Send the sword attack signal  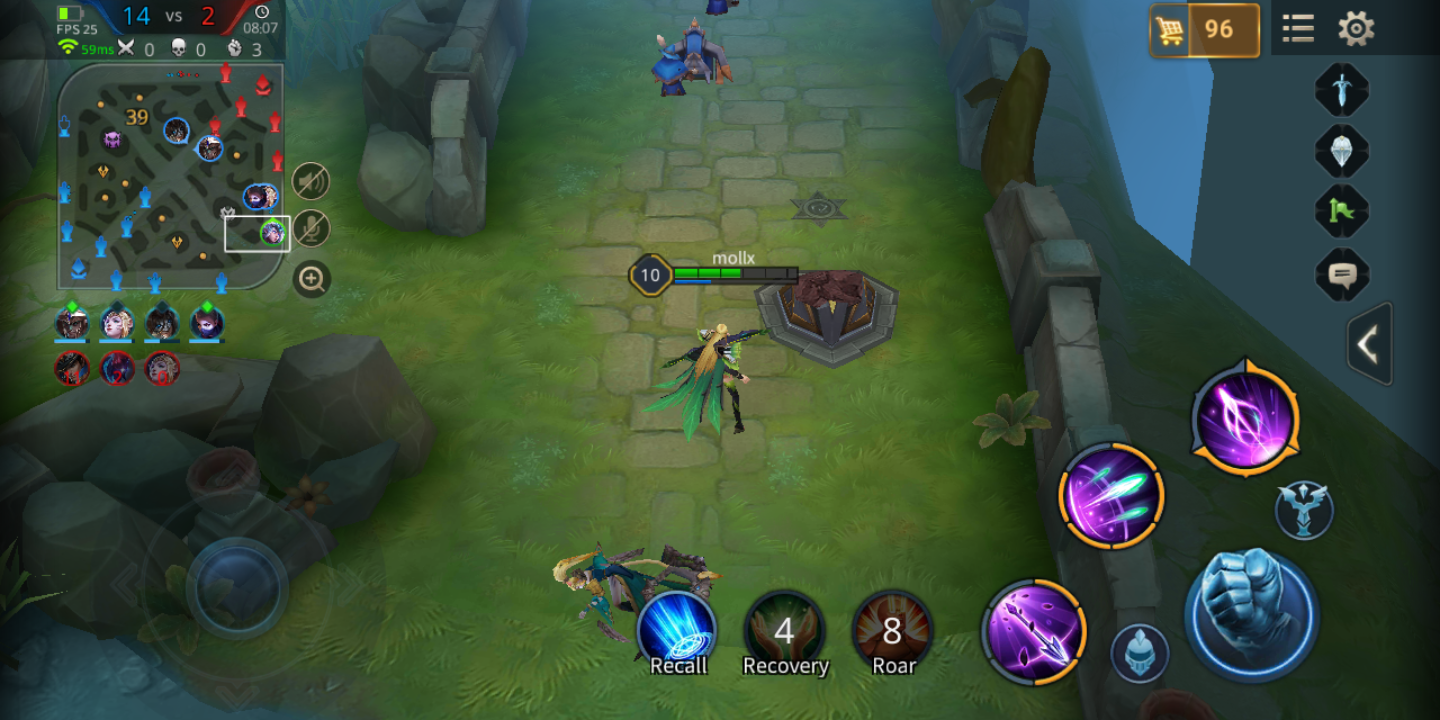click(x=1341, y=90)
